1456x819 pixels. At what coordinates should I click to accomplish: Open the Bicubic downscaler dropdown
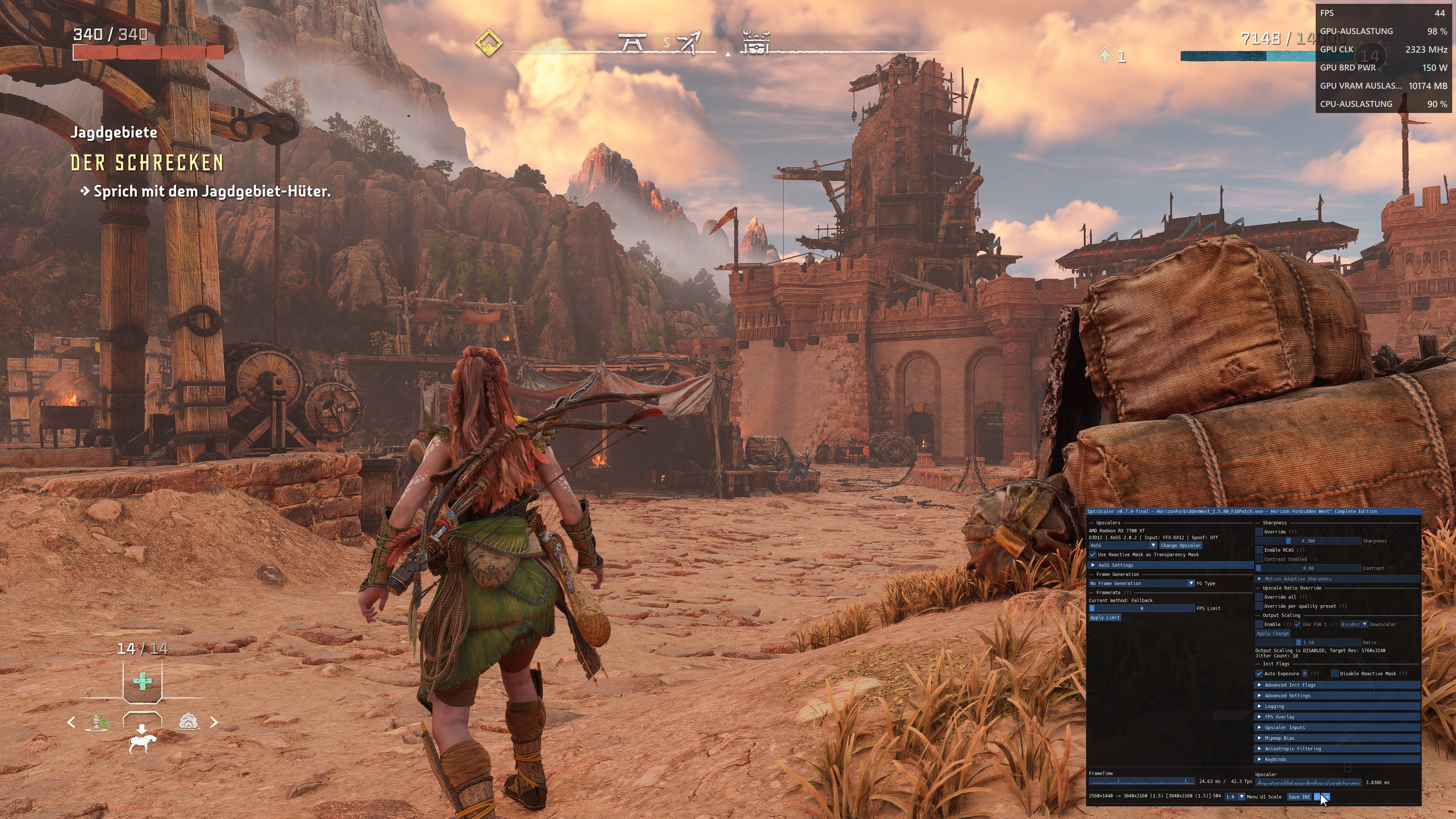(1353, 624)
